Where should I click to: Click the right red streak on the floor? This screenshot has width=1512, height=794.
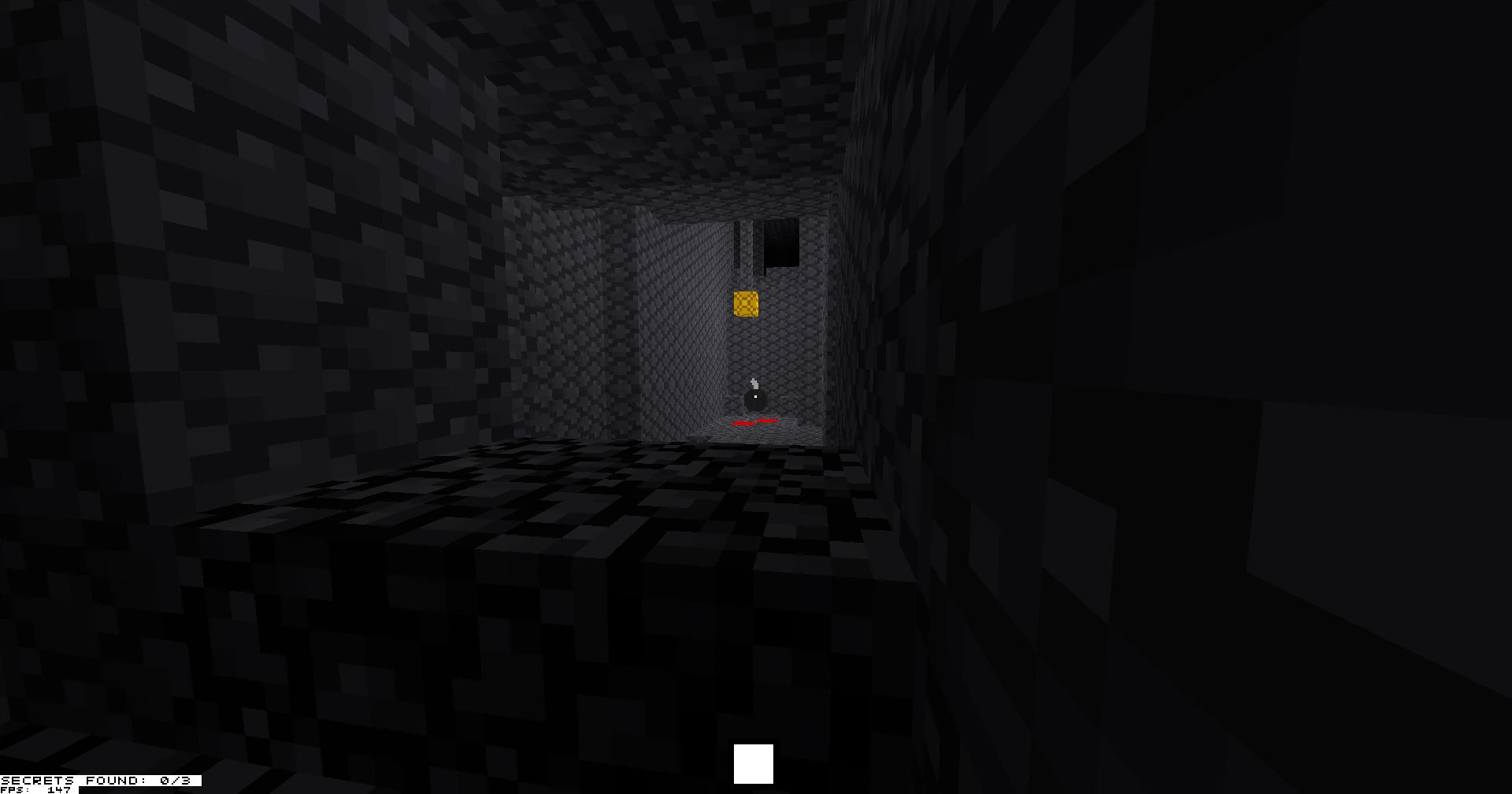pyautogui.click(x=769, y=421)
